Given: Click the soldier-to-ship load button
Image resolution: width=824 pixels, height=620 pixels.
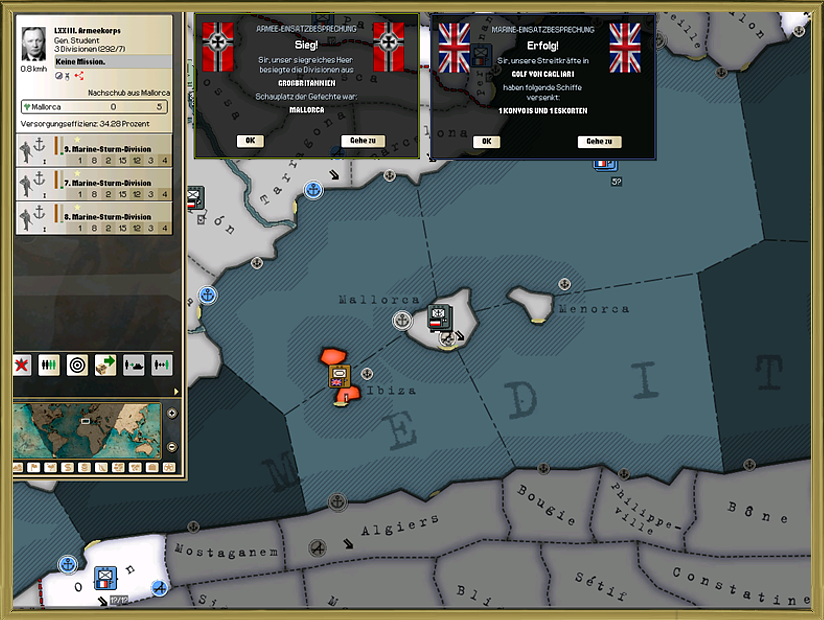Looking at the screenshot, I should click(133, 365).
